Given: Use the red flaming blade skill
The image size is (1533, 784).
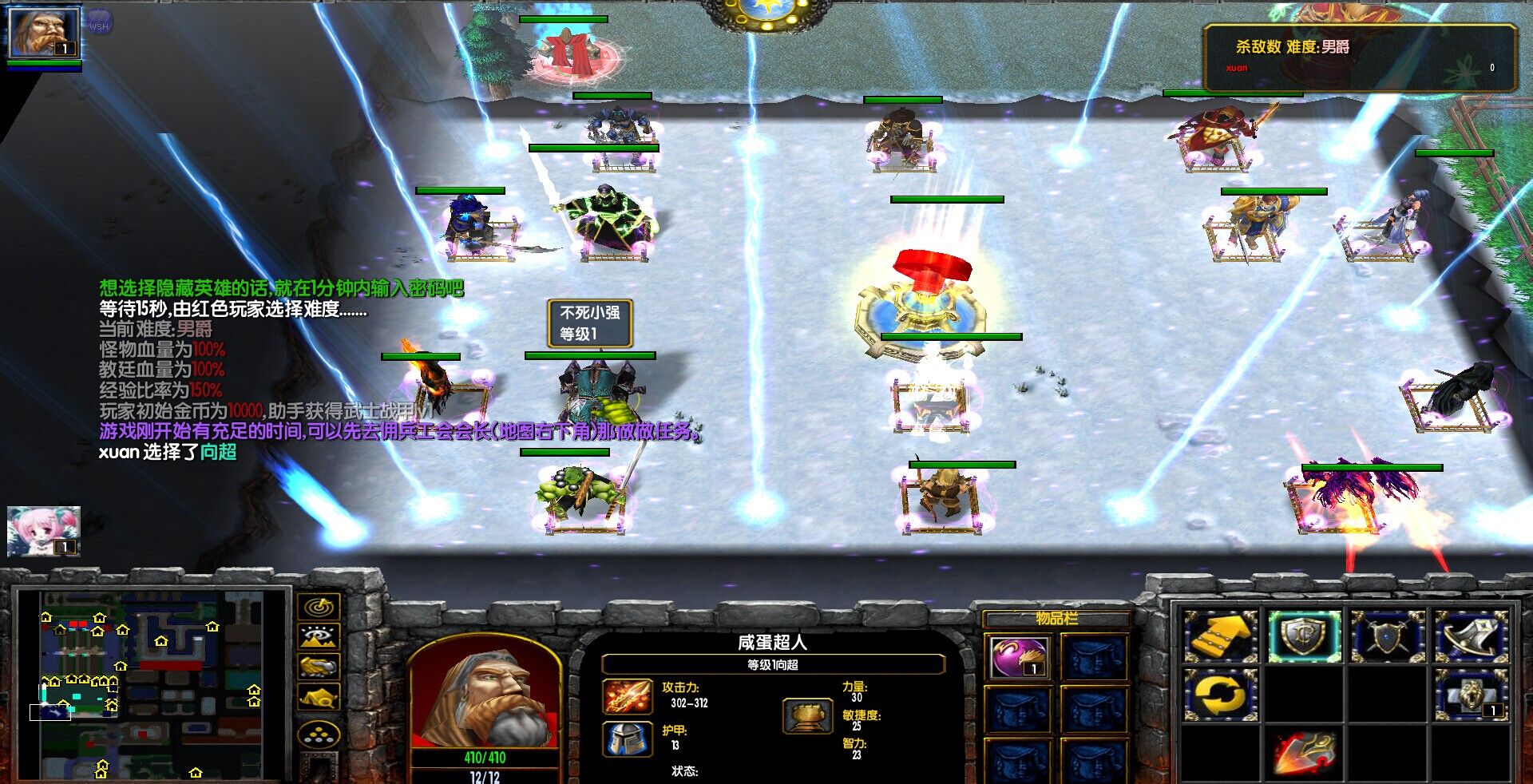Looking at the screenshot, I should click(1305, 753).
